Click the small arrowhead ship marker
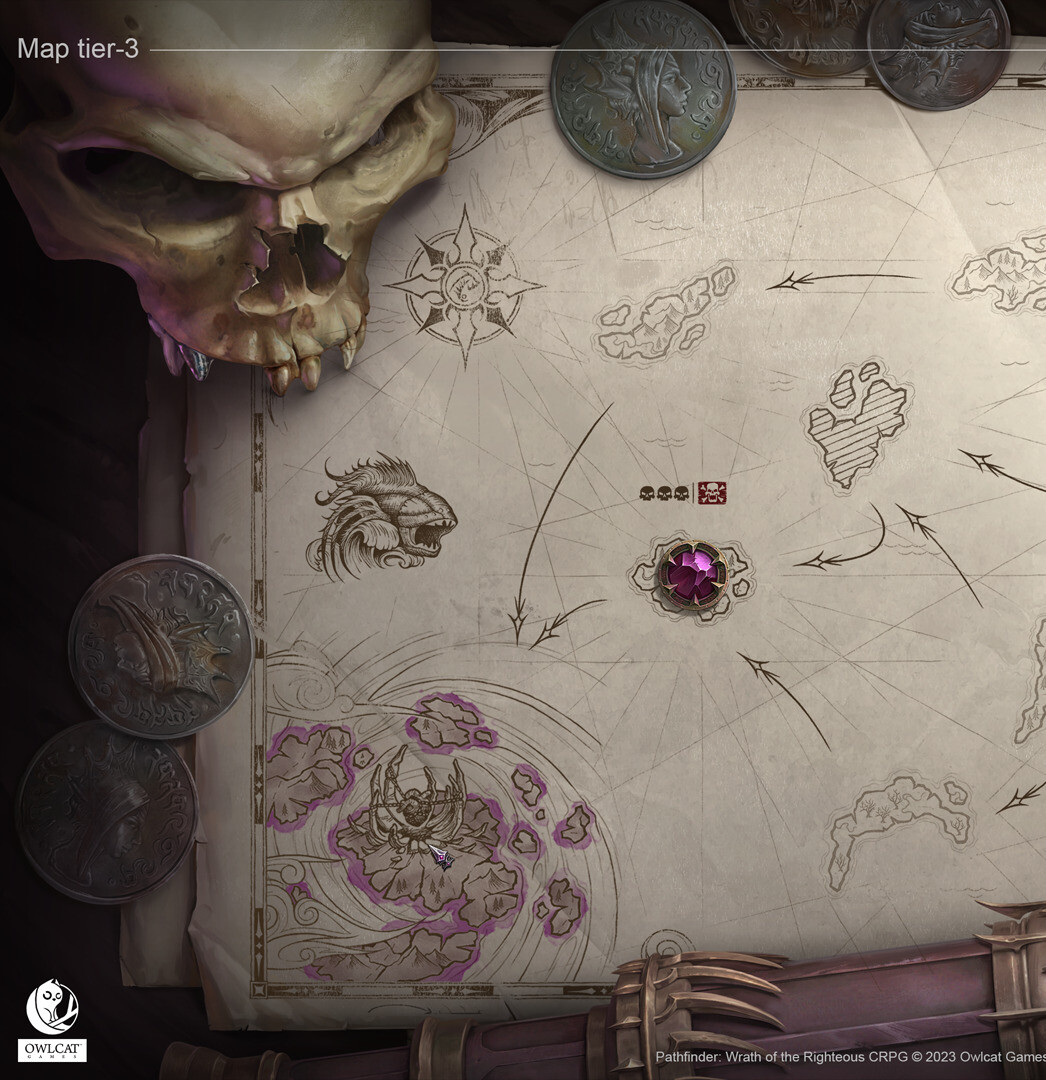Image resolution: width=1046 pixels, height=1080 pixels. (x=441, y=856)
